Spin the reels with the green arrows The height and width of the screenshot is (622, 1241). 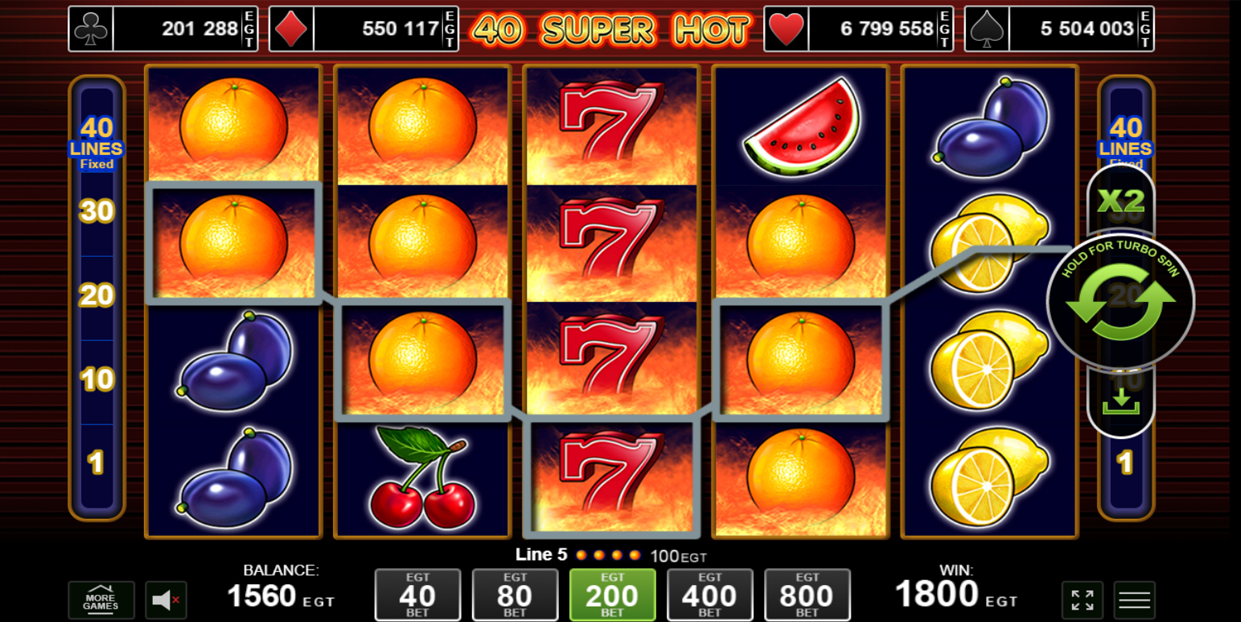coord(1120,301)
